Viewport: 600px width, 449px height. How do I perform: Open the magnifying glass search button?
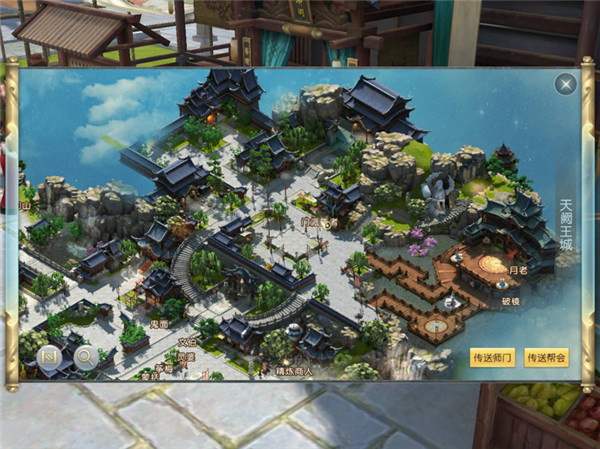[84, 355]
